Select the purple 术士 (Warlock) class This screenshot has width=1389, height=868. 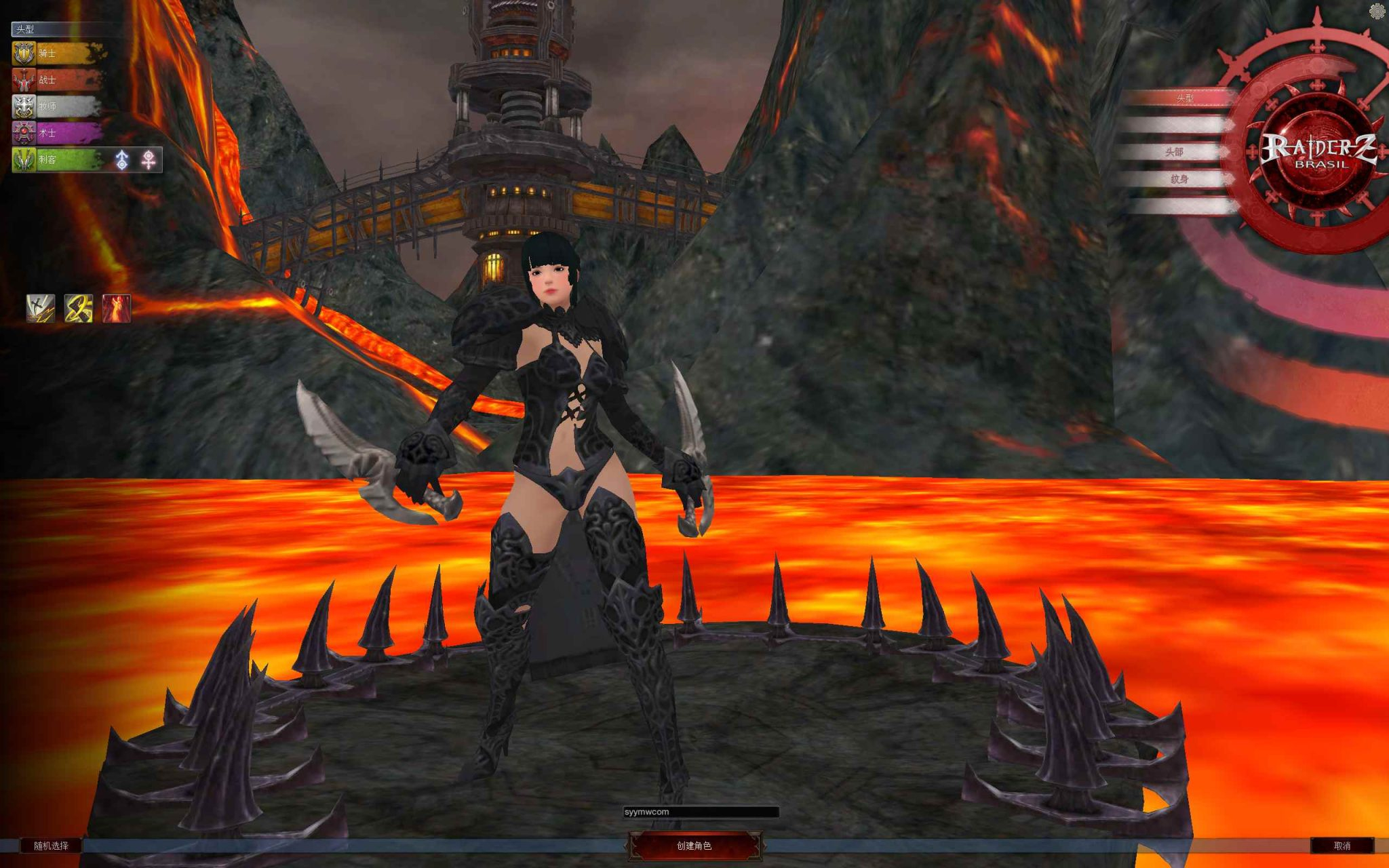coord(58,133)
